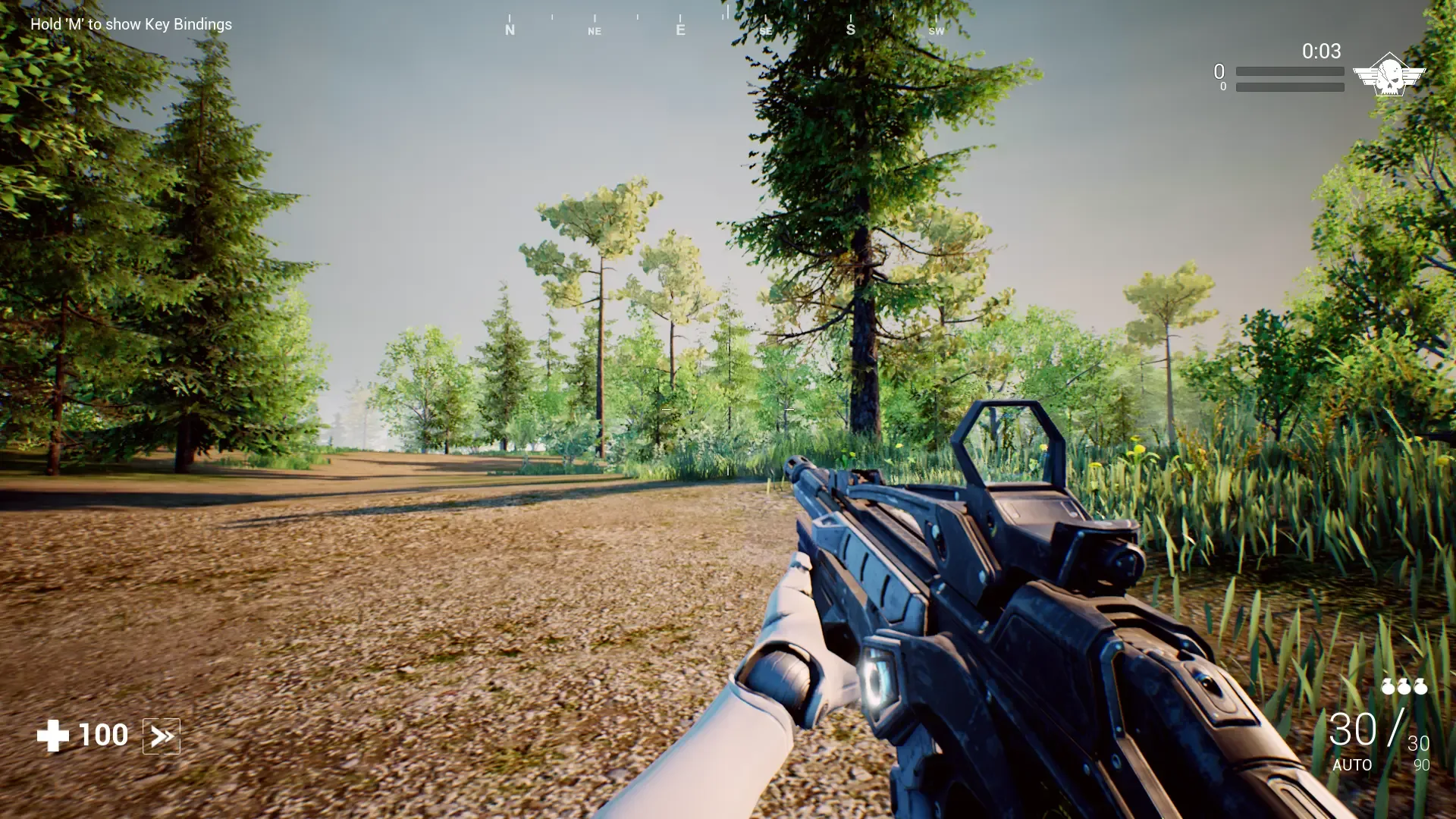
Task: Expand the Key Bindings hint text
Action: 130,24
